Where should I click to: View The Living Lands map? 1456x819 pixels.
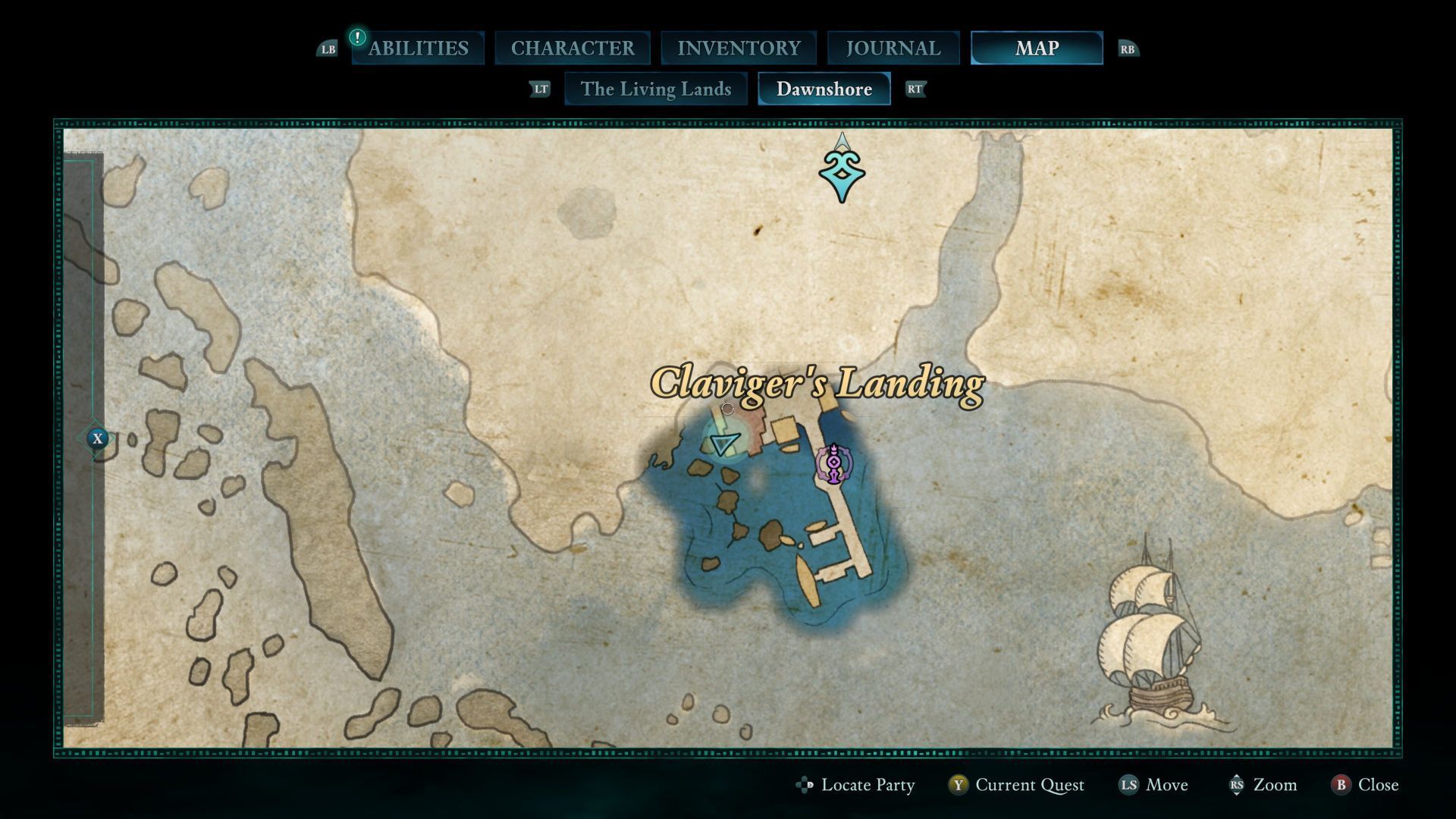pos(656,89)
